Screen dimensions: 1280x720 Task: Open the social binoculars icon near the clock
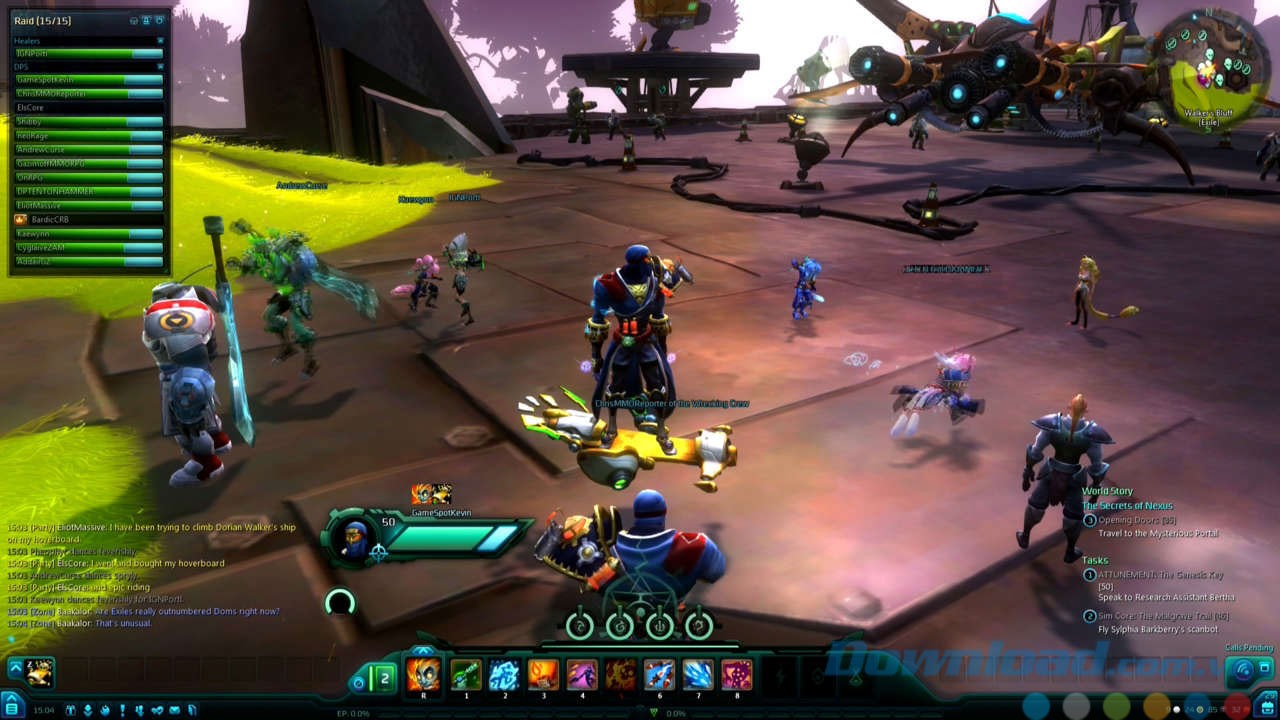tap(71, 710)
